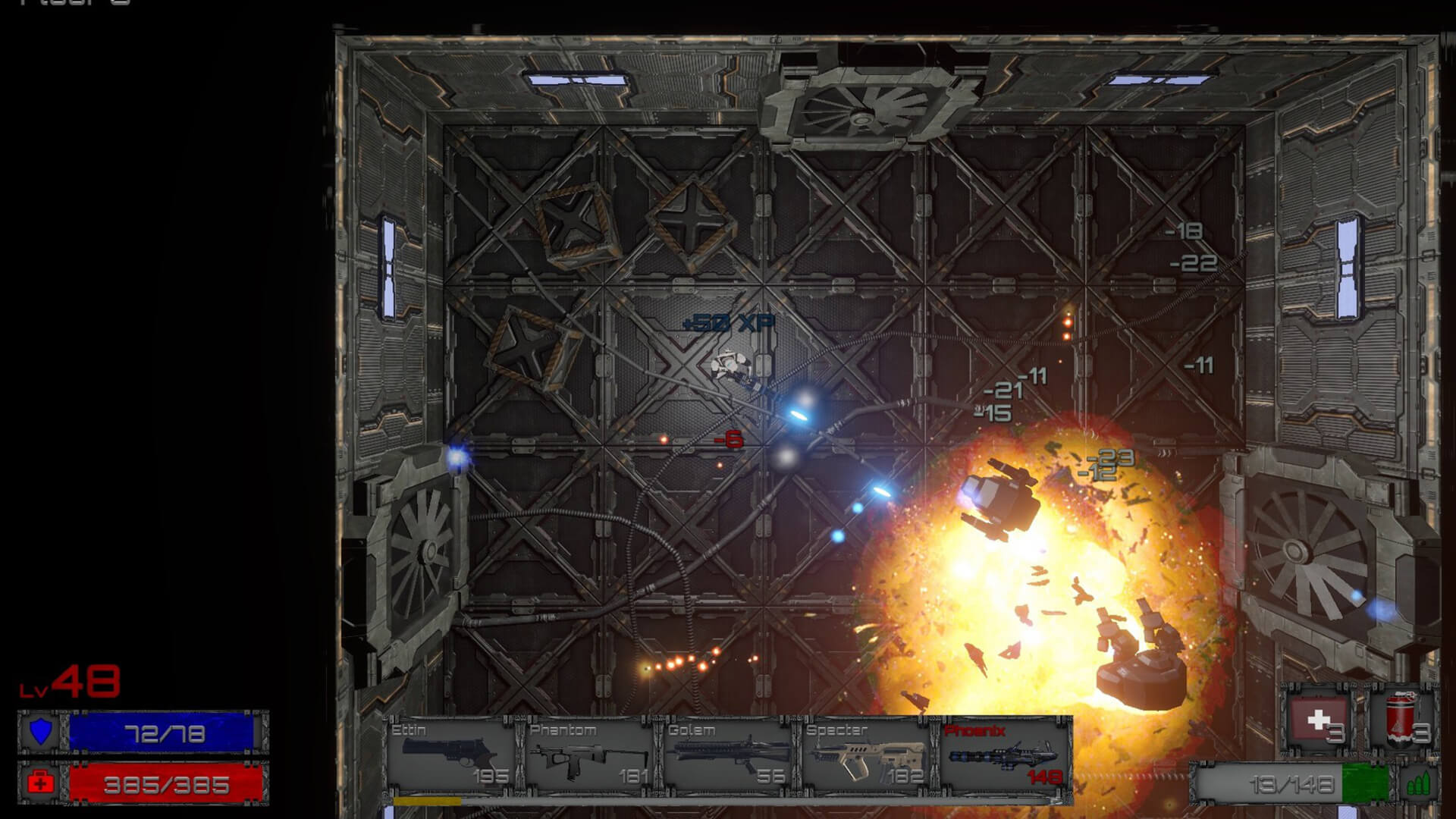Equip the Specter rifle slot
The width and height of the screenshot is (1456, 819).
(x=865, y=755)
